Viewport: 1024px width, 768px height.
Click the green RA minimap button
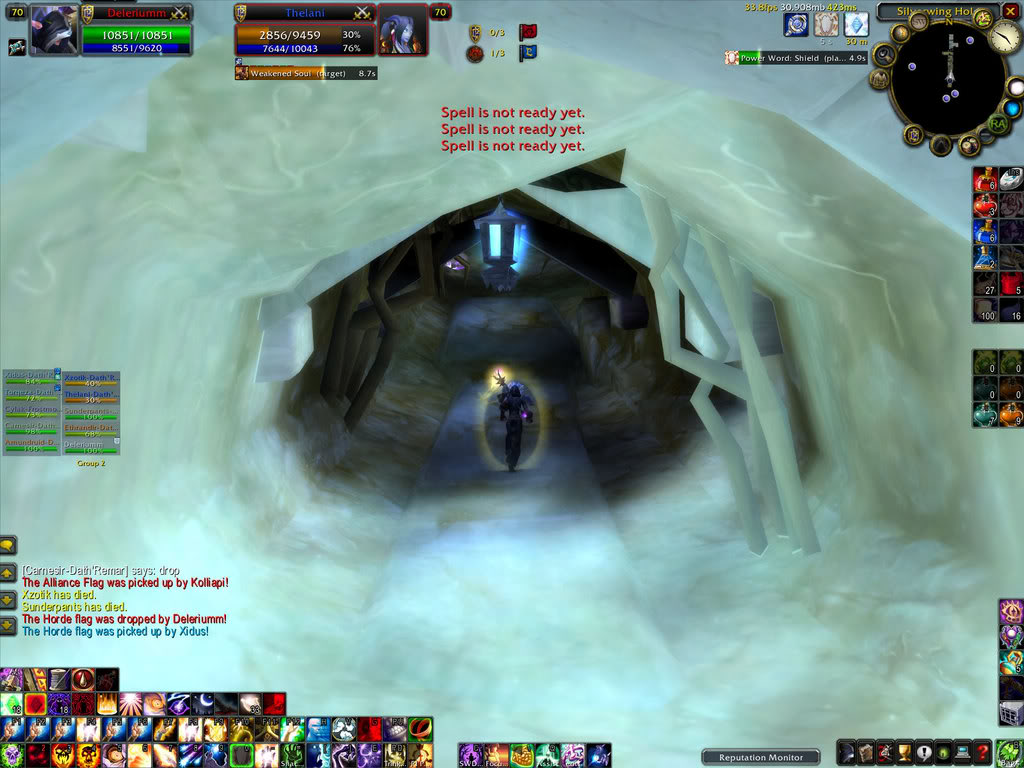(997, 122)
